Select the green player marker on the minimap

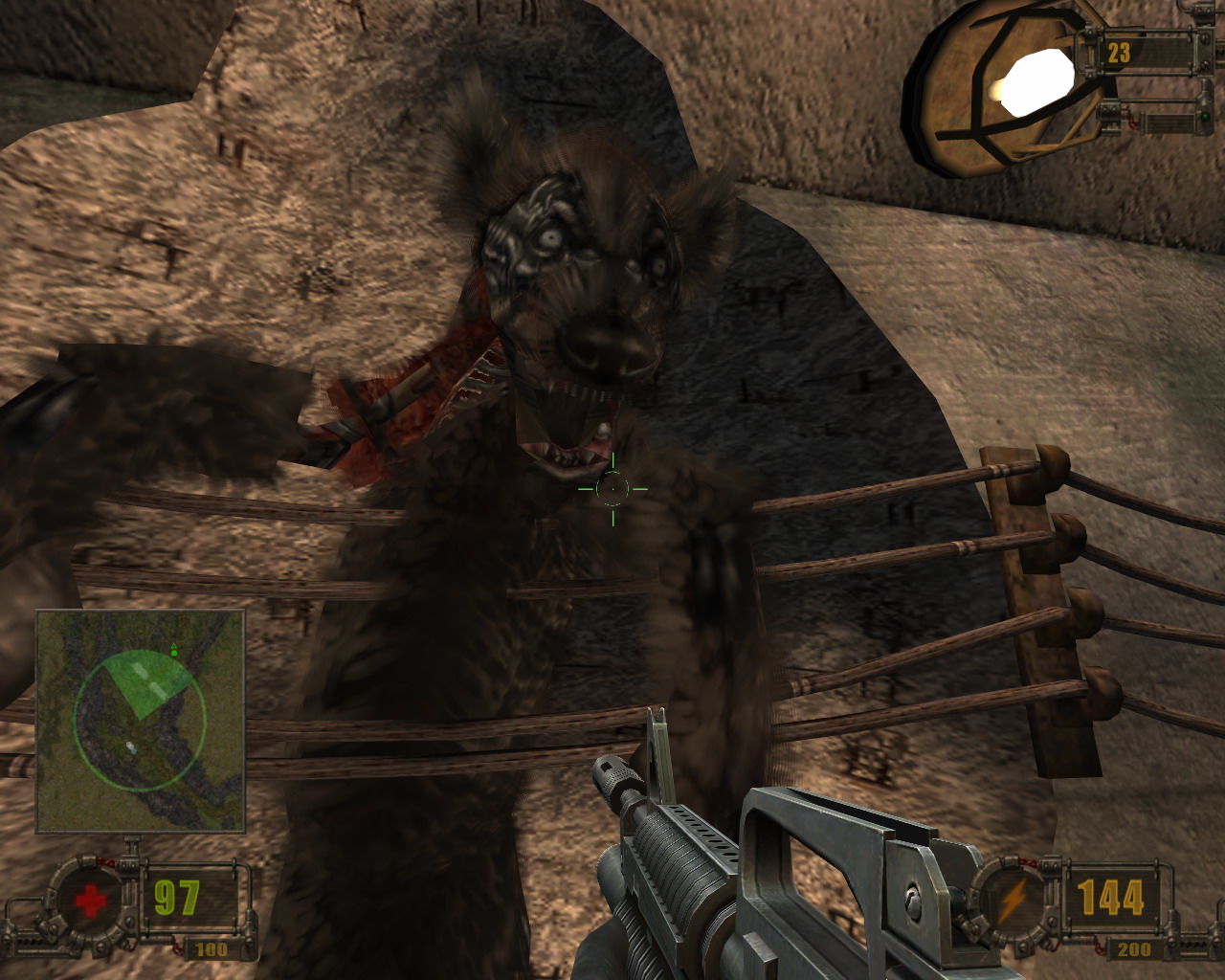click(174, 650)
